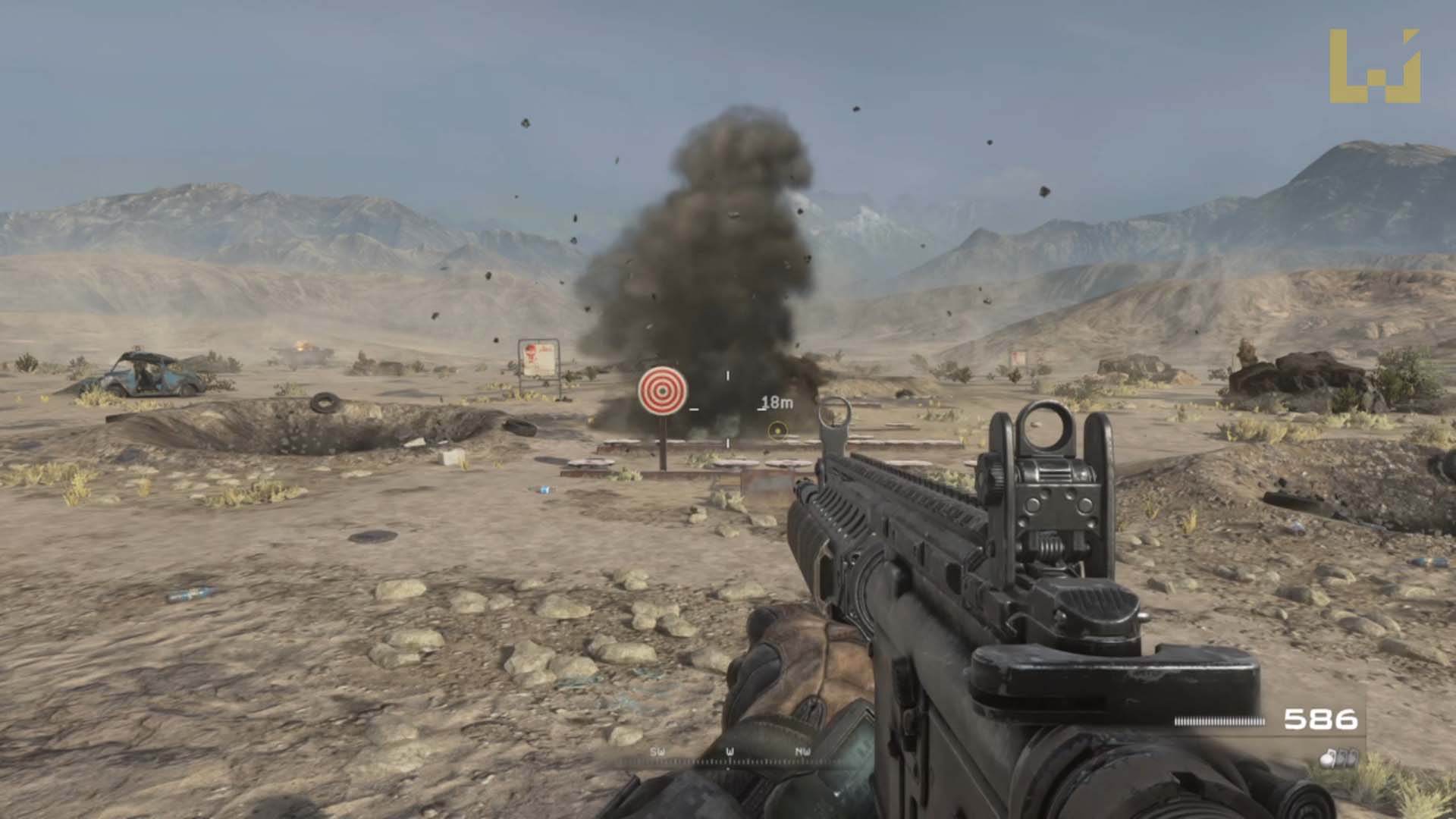
Task: Click the yellow objective waypoint marker
Action: click(777, 431)
